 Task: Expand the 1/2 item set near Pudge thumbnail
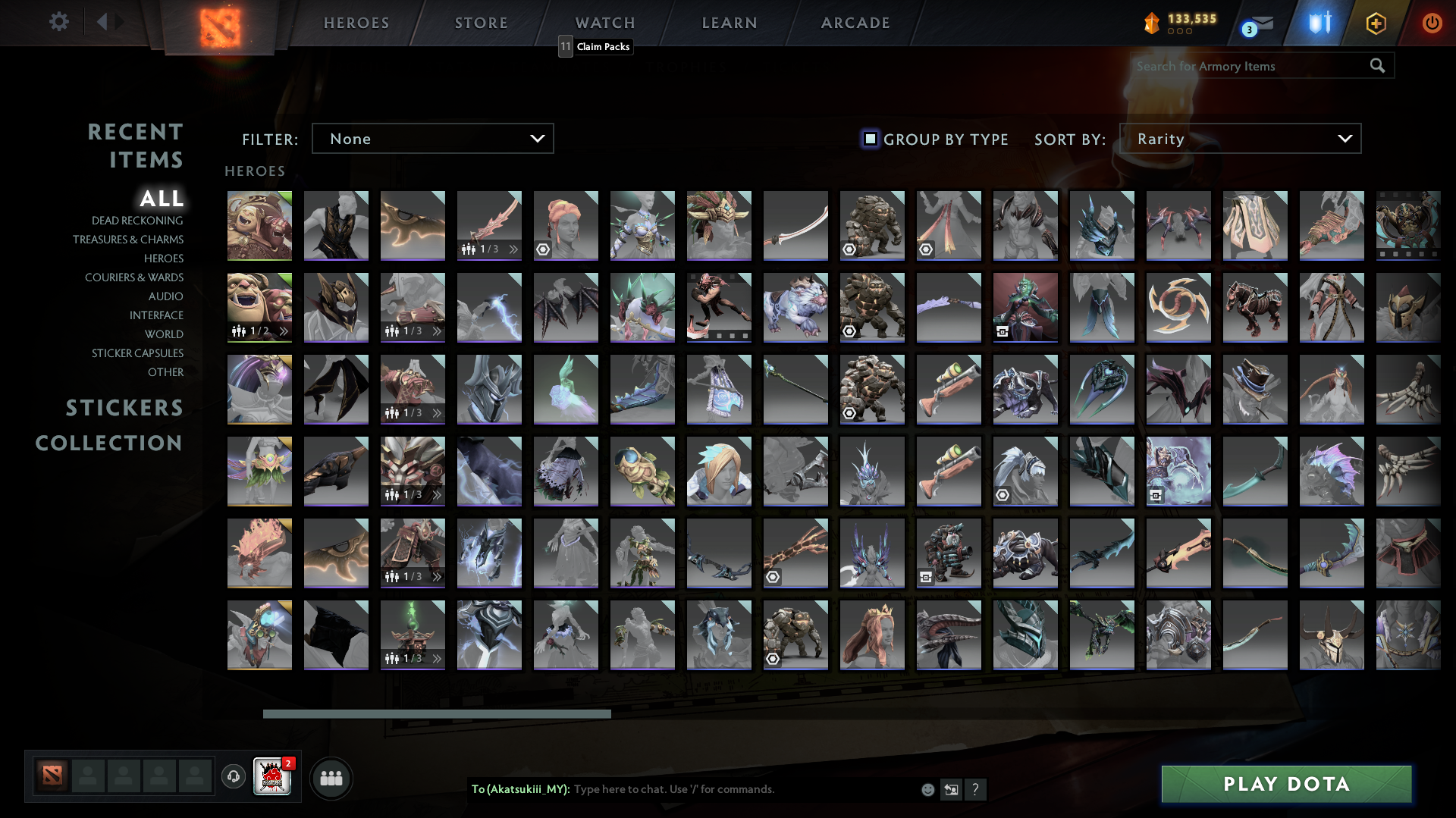[x=283, y=331]
